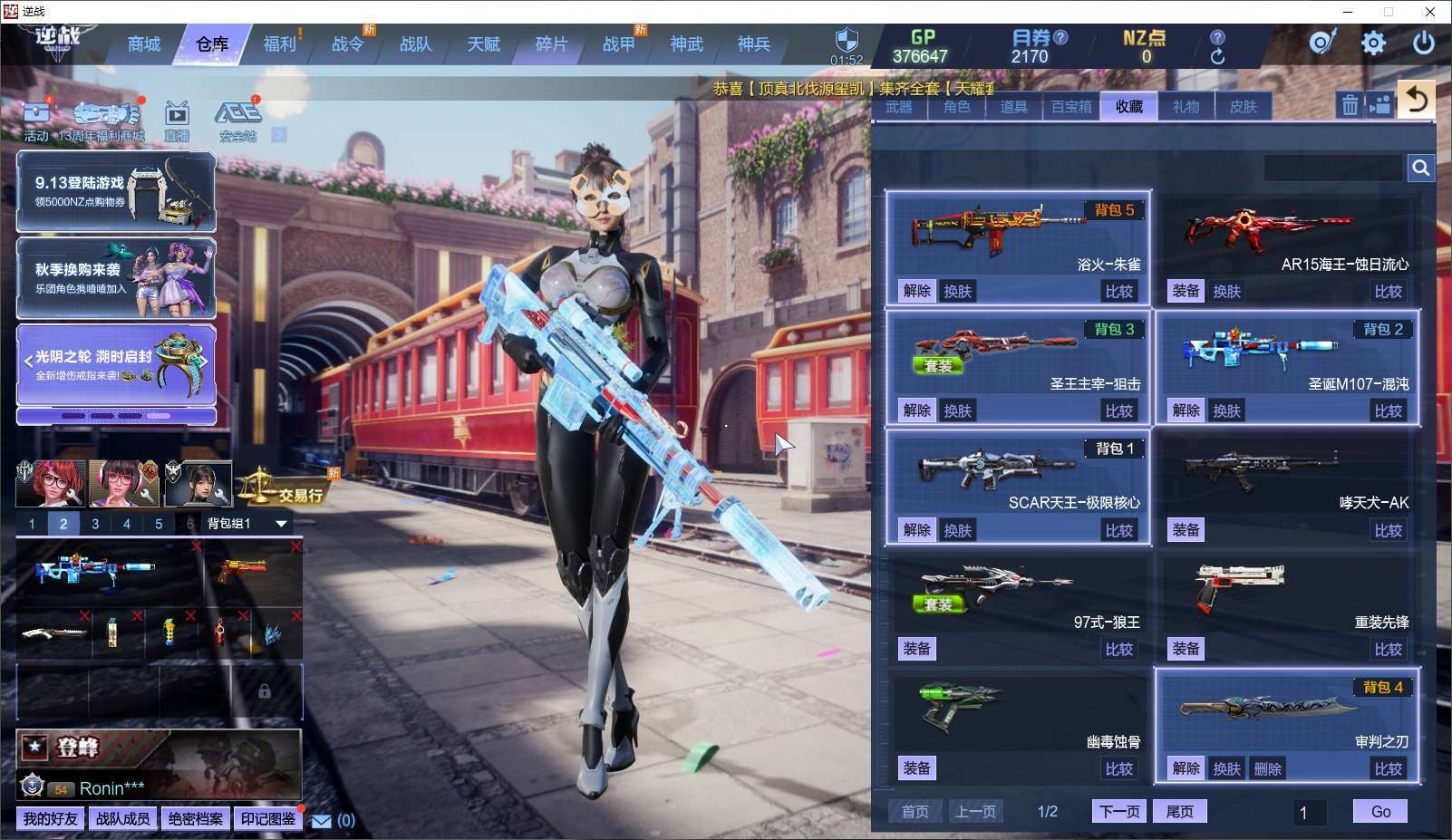The height and width of the screenshot is (840, 1452).
Task: Go to the 下一页 next page
Action: pos(1119,811)
